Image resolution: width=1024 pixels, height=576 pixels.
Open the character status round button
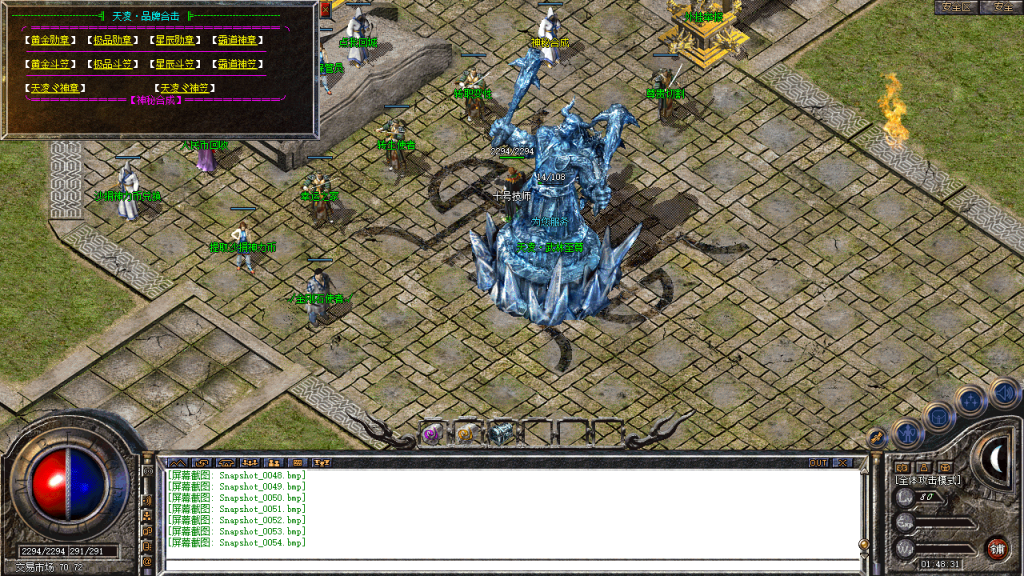[x=907, y=432]
